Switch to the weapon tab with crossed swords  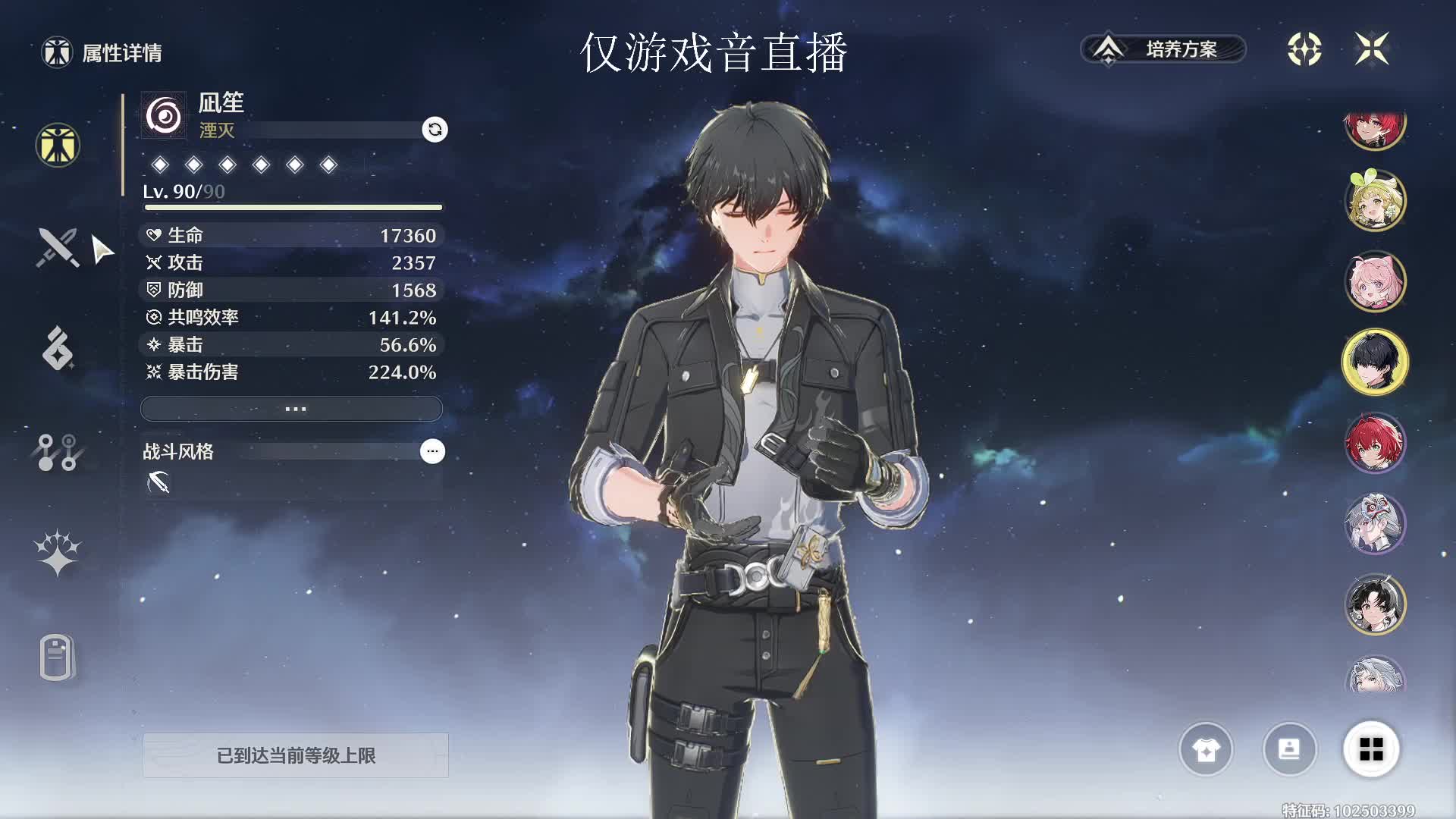[58, 247]
